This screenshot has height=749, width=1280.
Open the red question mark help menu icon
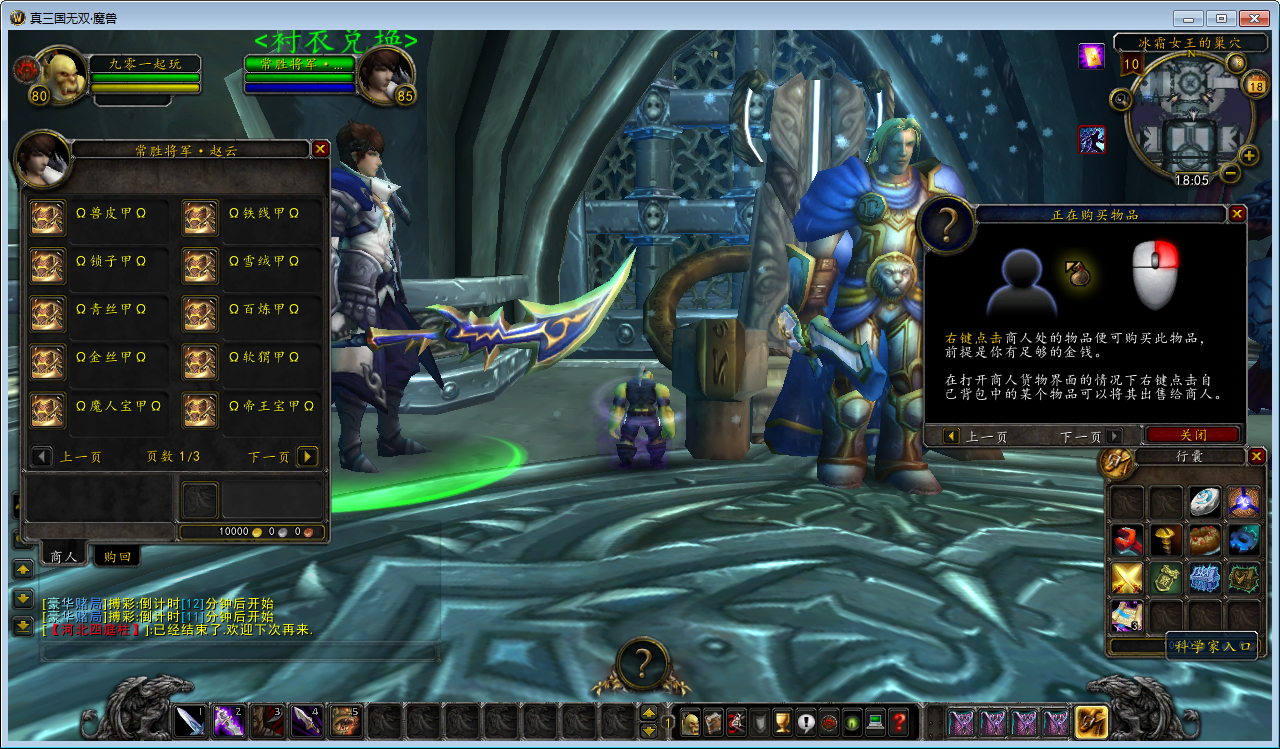point(898,721)
